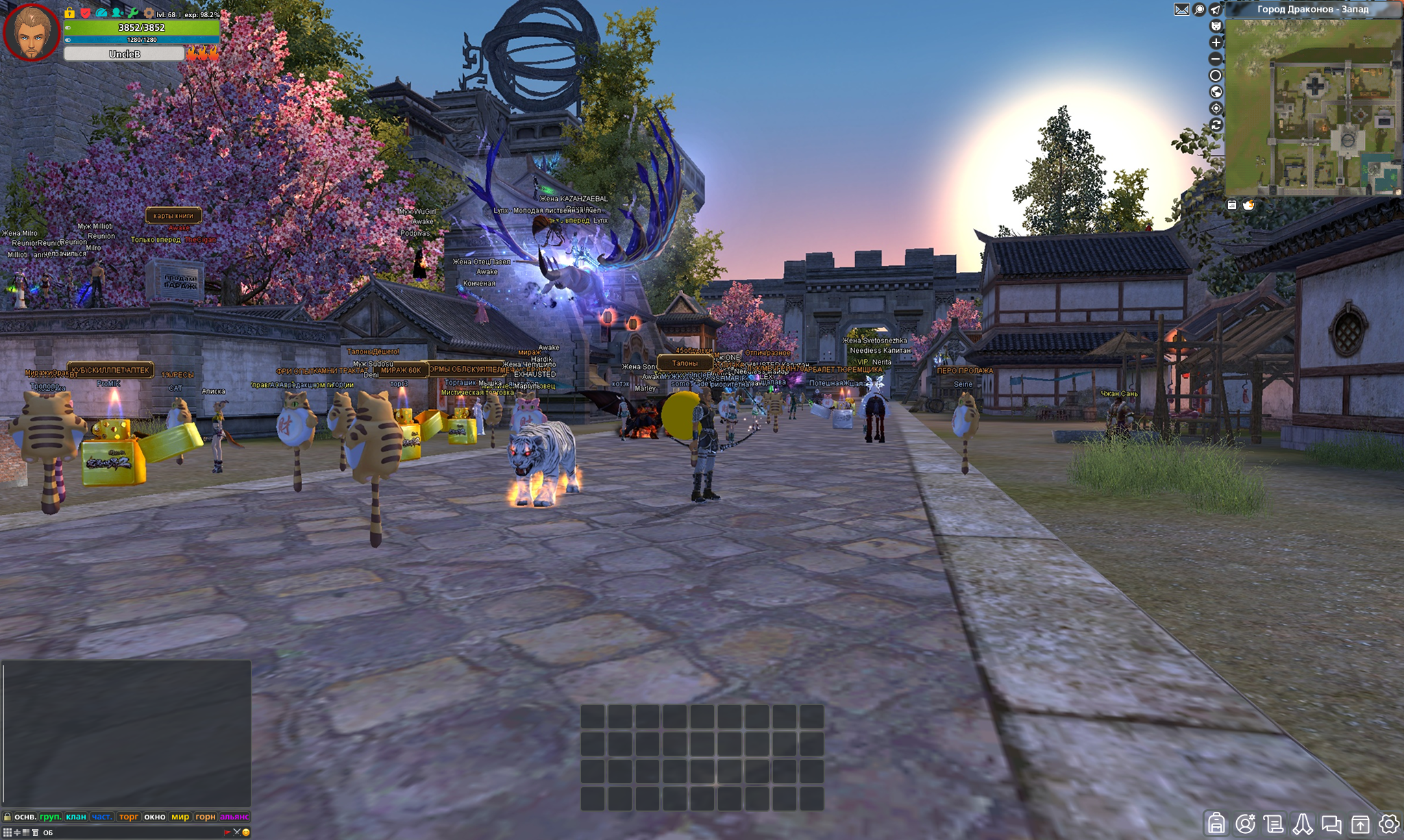Open the backpack inventory icon
Viewport: 1404px width, 840px height.
click(1216, 823)
